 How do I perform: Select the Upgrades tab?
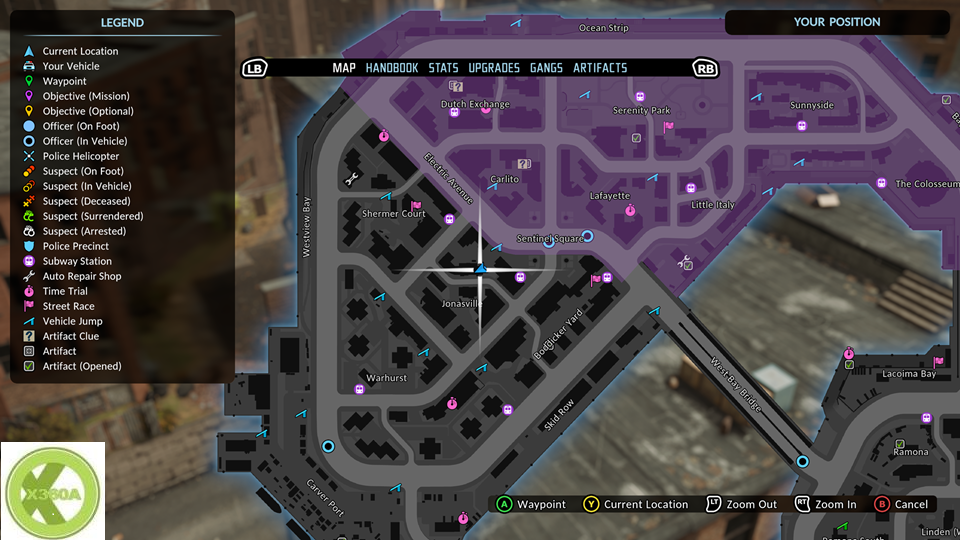pos(494,68)
